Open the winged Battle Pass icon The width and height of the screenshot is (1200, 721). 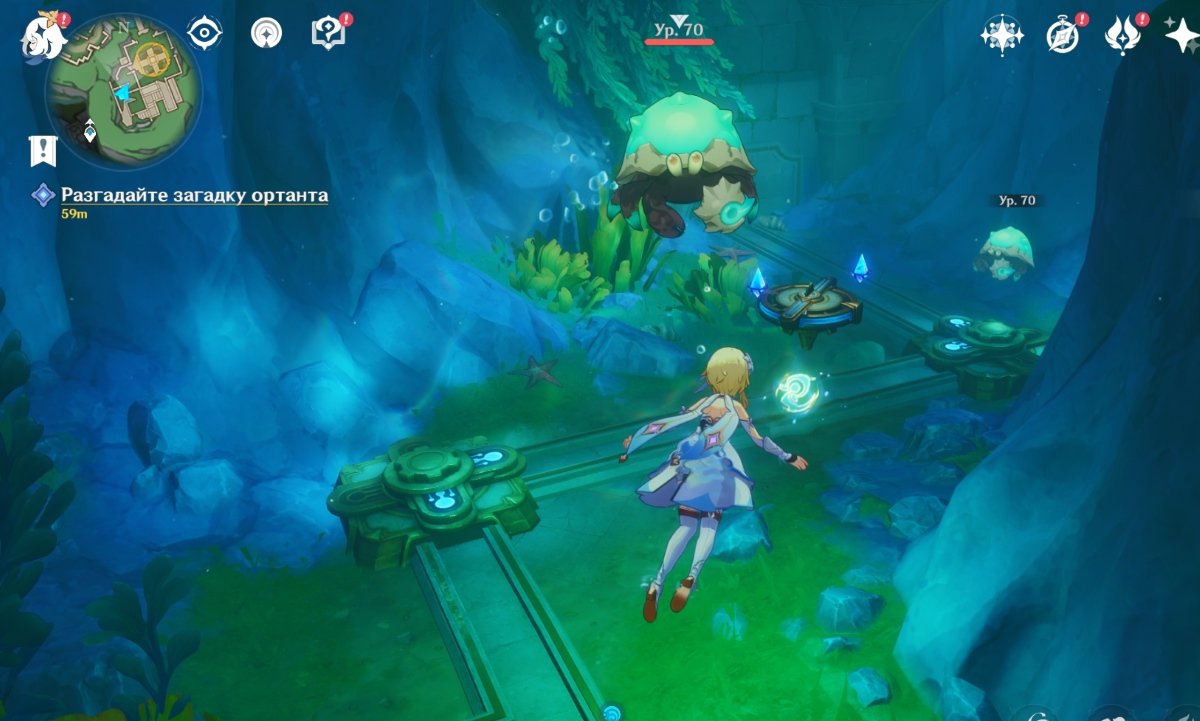coord(1123,35)
